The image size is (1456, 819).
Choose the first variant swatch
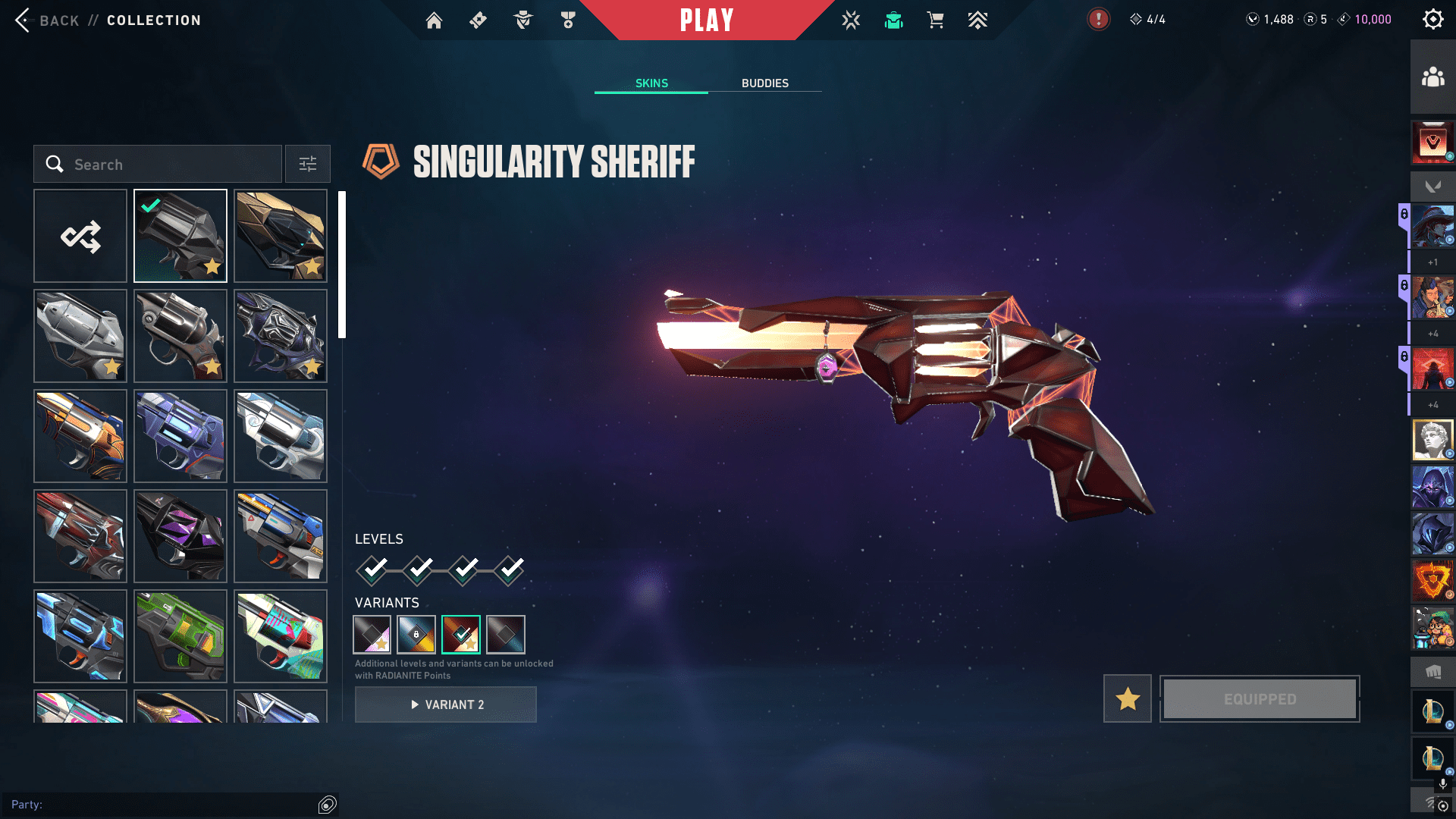(x=372, y=635)
